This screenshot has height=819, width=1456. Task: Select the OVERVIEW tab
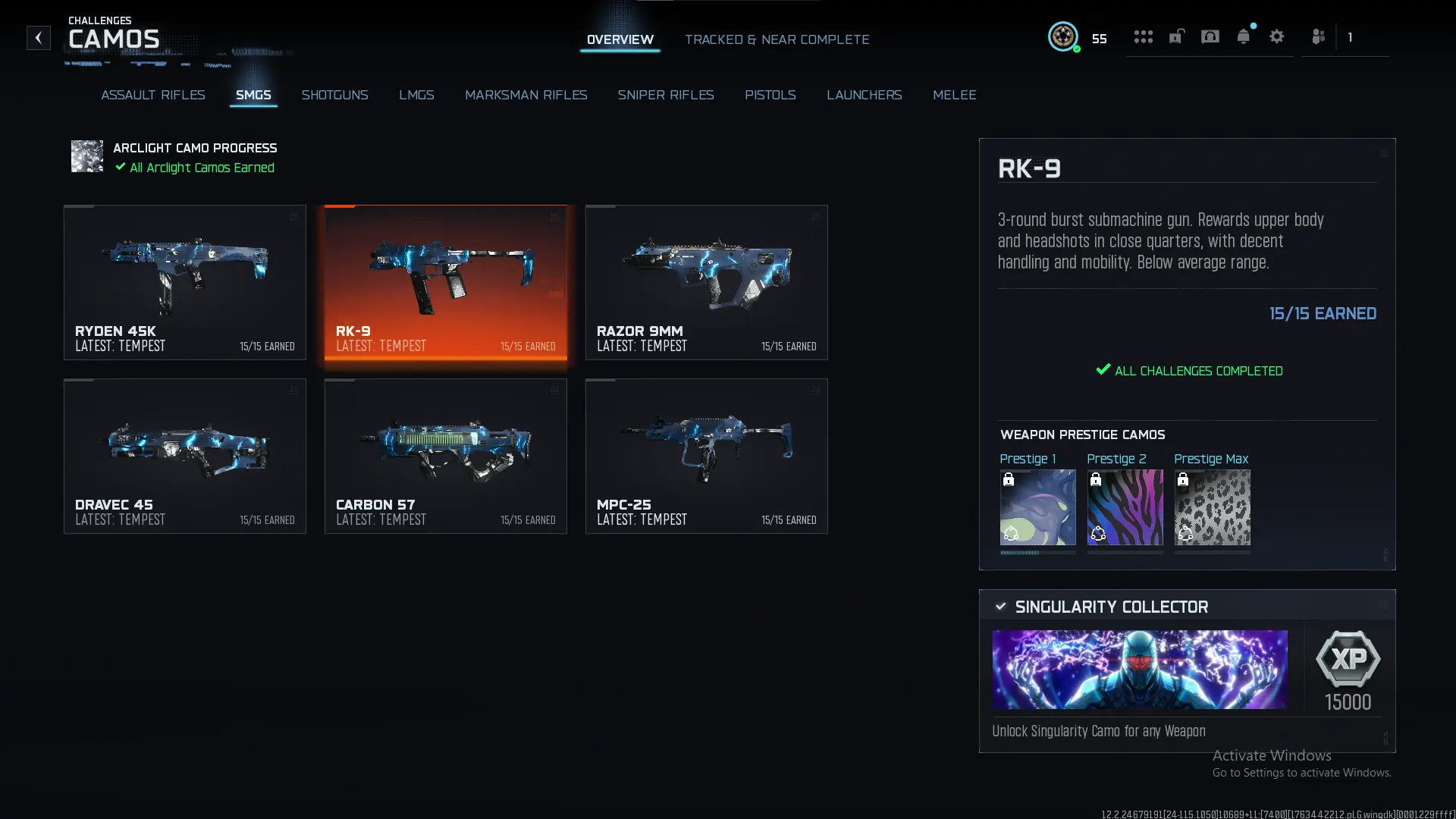click(620, 39)
